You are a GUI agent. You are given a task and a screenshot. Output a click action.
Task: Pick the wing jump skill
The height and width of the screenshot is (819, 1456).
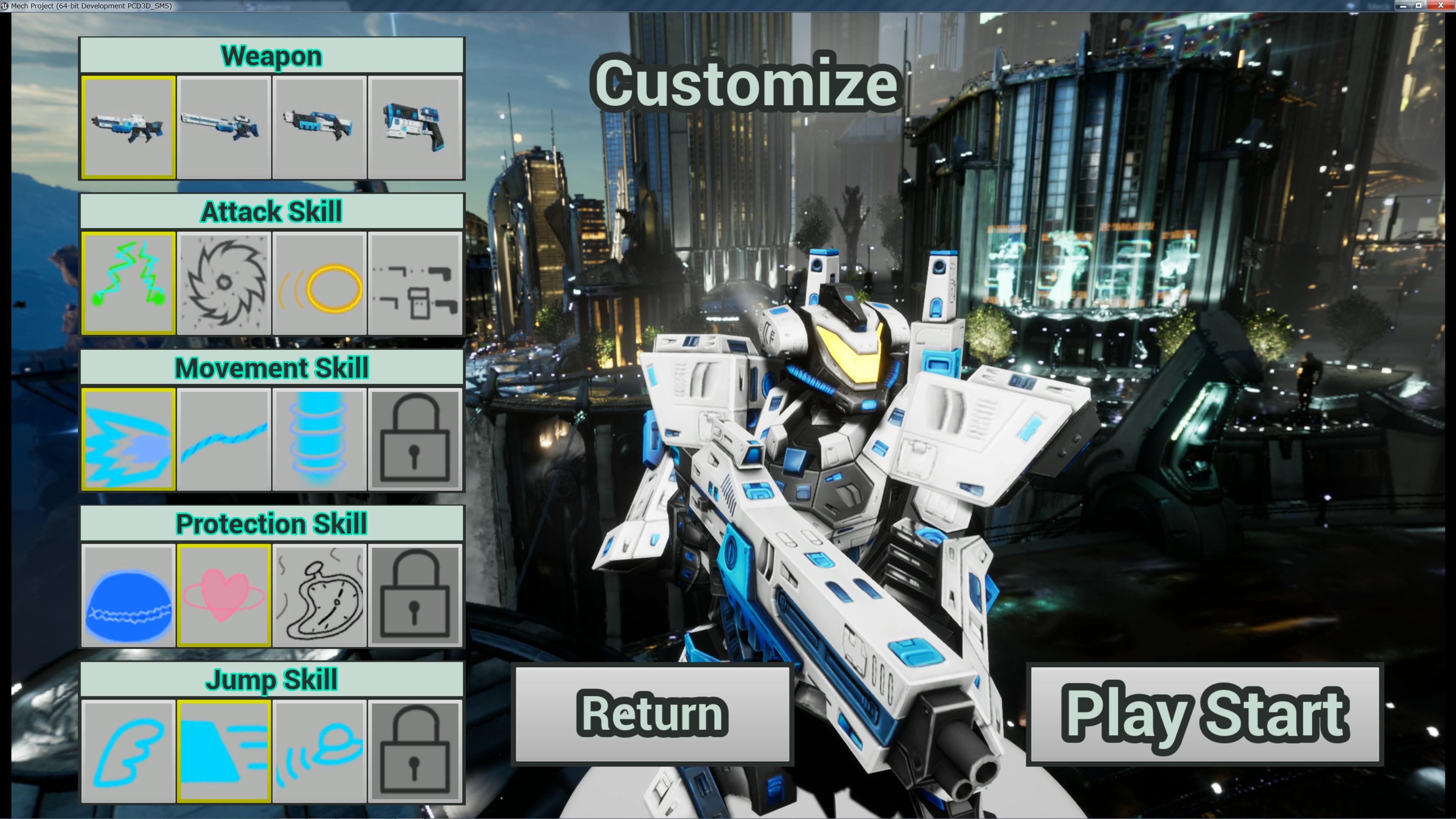point(128,751)
